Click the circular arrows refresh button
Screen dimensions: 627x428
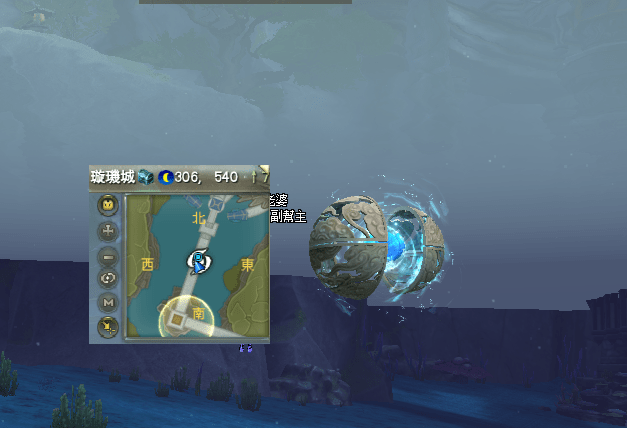pyautogui.click(x=108, y=278)
